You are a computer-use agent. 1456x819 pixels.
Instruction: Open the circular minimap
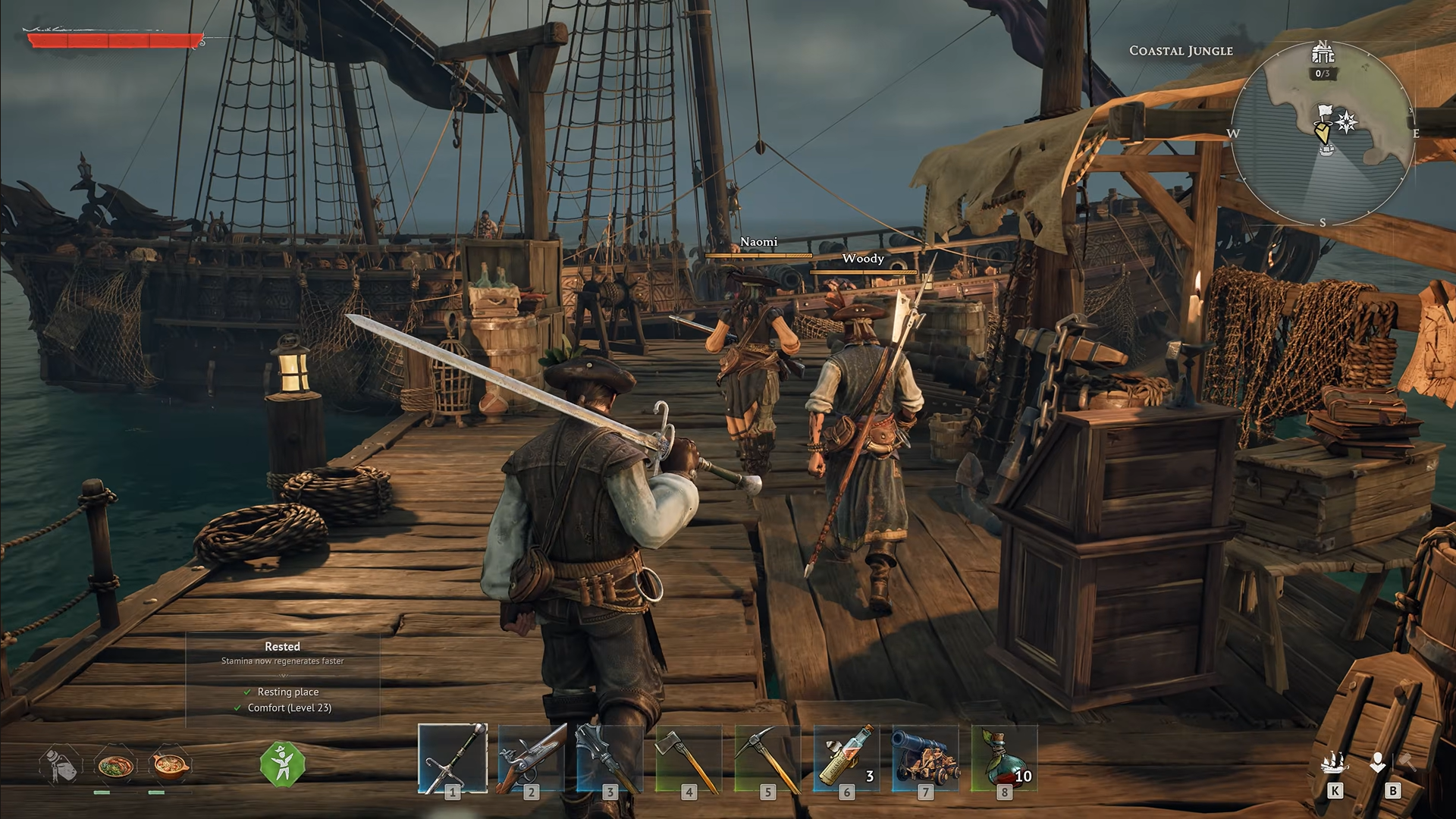point(1323,133)
